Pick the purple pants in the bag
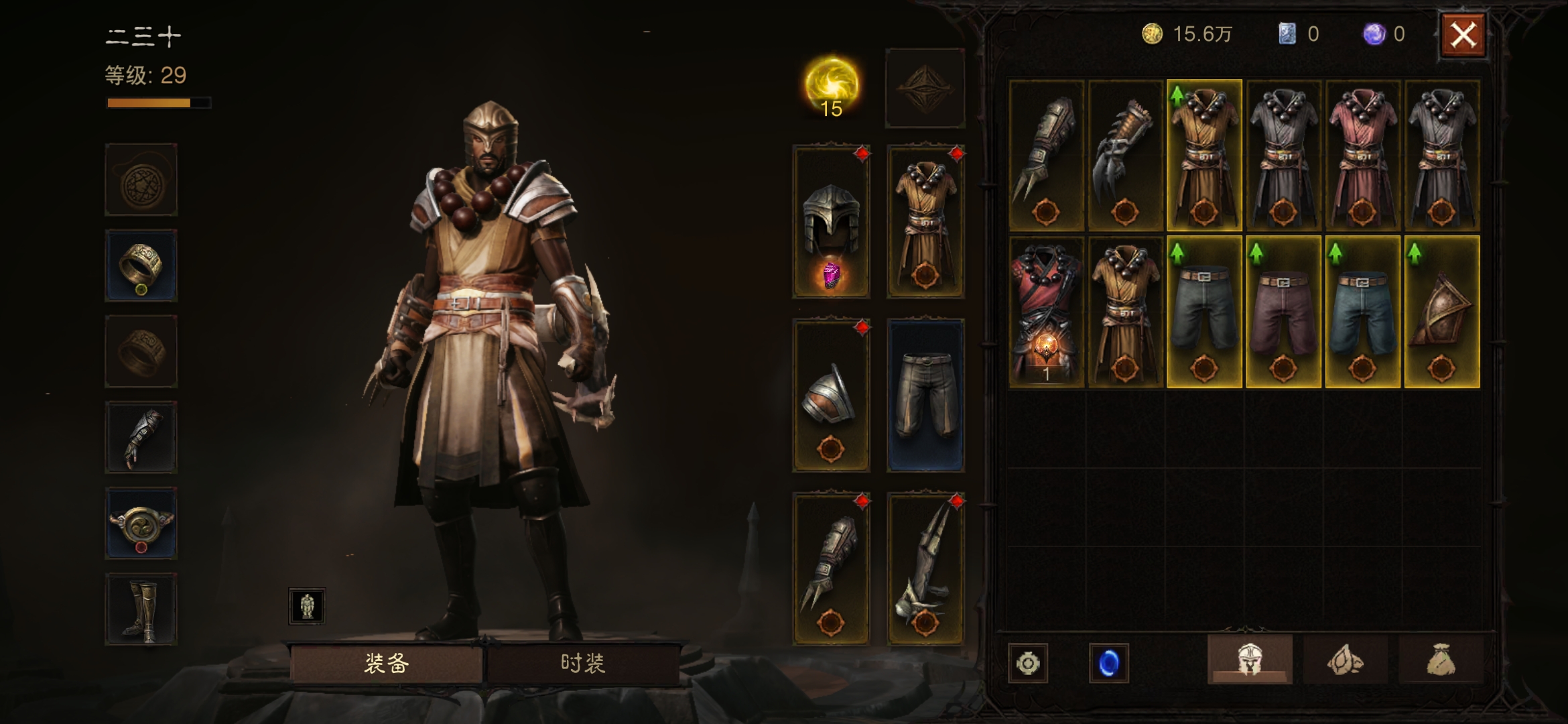1568x724 pixels. (x=1283, y=312)
